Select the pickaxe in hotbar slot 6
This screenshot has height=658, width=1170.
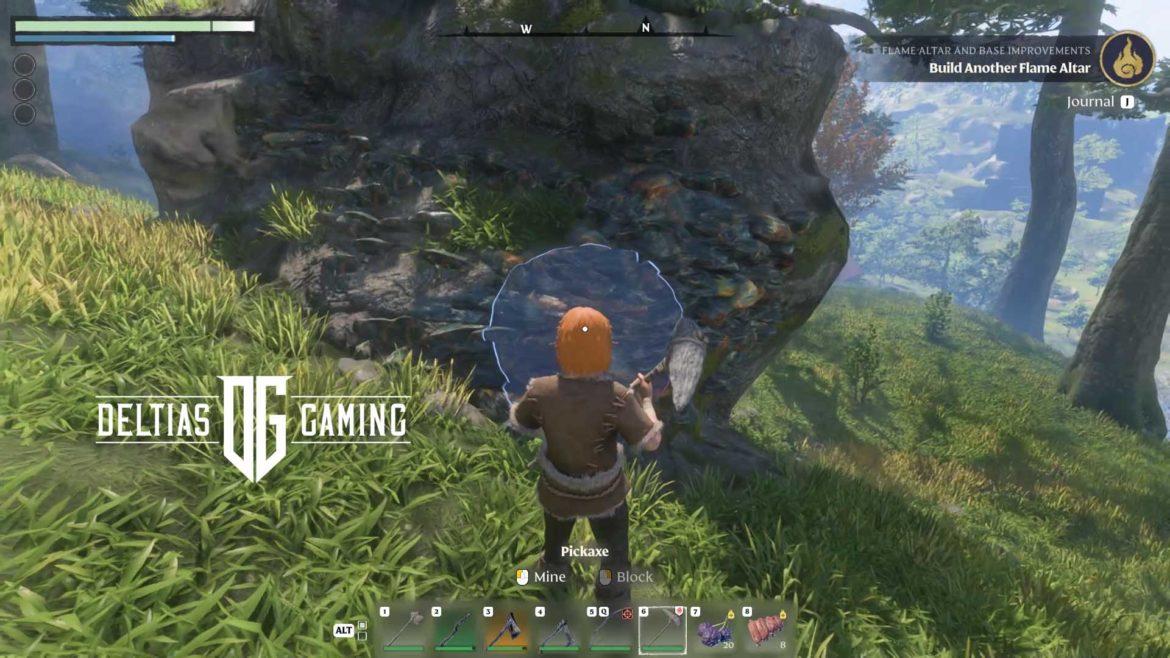[x=662, y=630]
